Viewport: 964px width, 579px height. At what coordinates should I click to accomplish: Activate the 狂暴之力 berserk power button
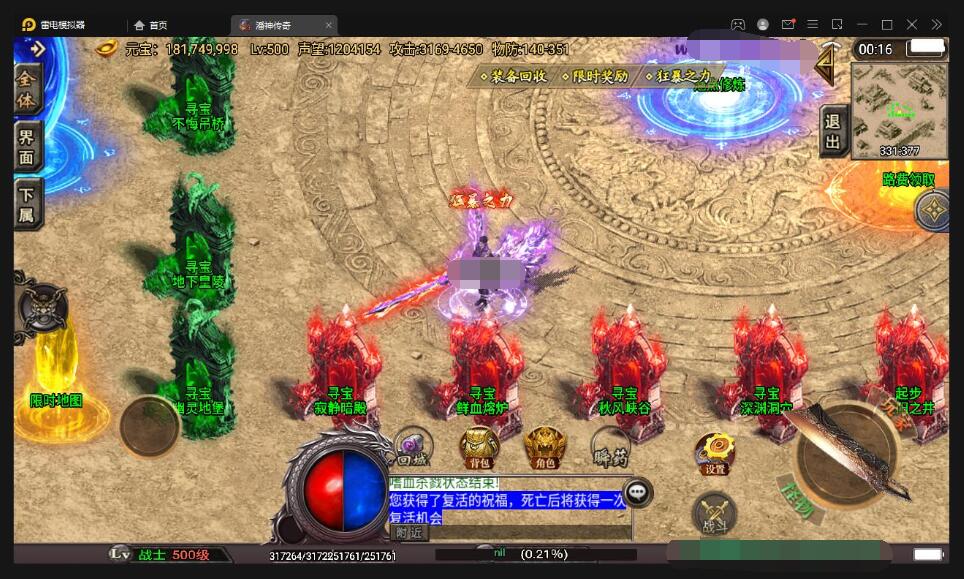click(x=678, y=75)
